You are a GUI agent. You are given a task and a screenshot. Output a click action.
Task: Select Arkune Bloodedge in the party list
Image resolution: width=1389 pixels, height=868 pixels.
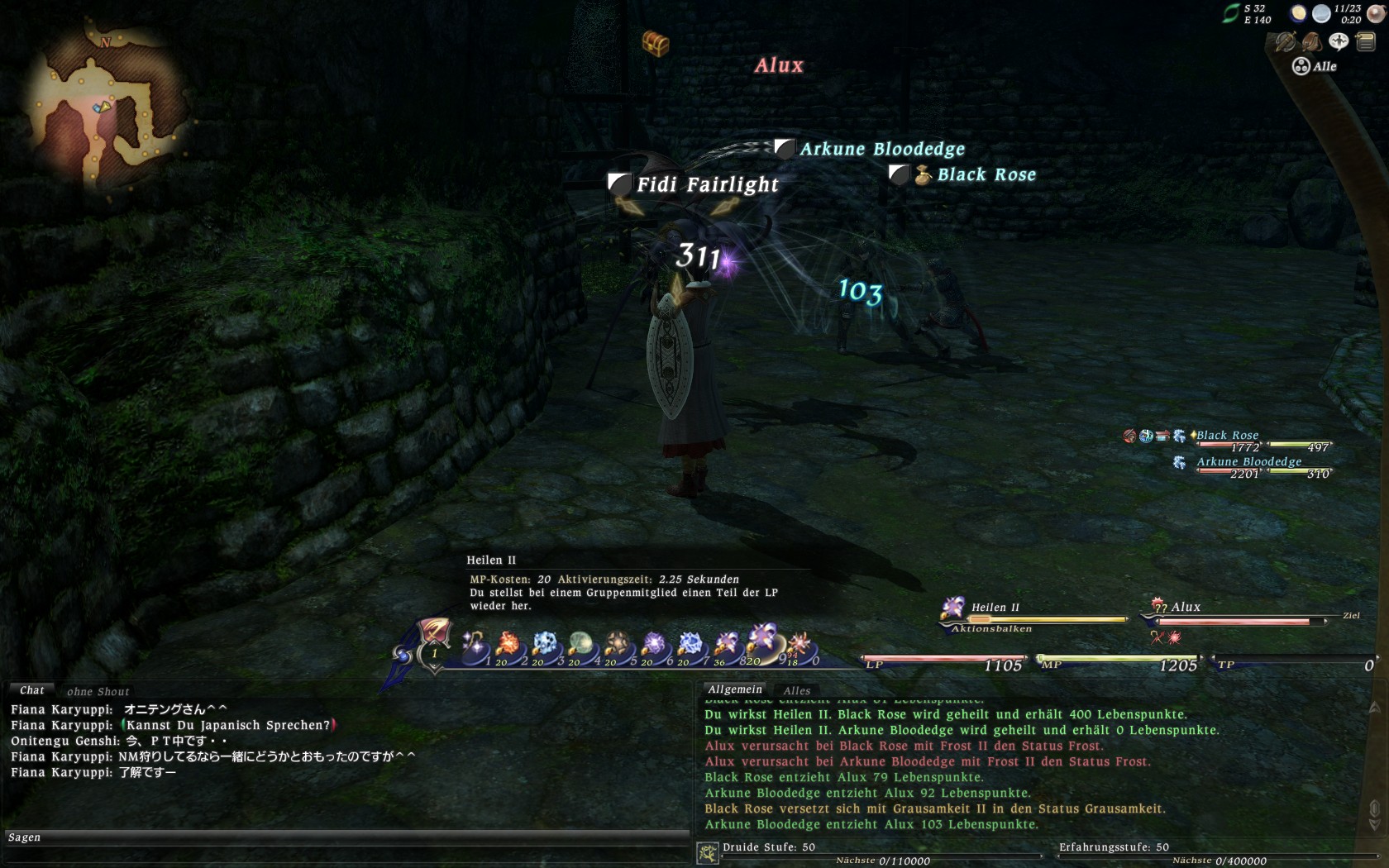1248,462
